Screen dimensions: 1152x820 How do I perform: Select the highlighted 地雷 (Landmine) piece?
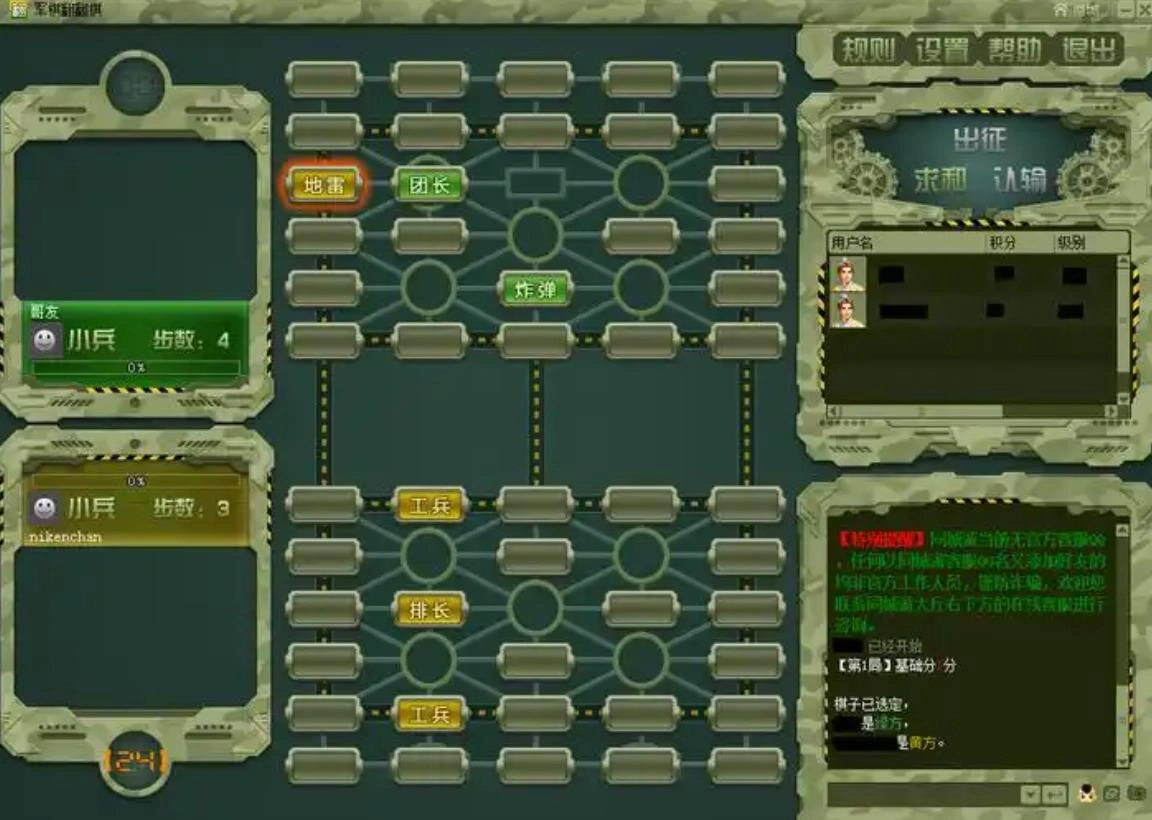click(x=324, y=185)
